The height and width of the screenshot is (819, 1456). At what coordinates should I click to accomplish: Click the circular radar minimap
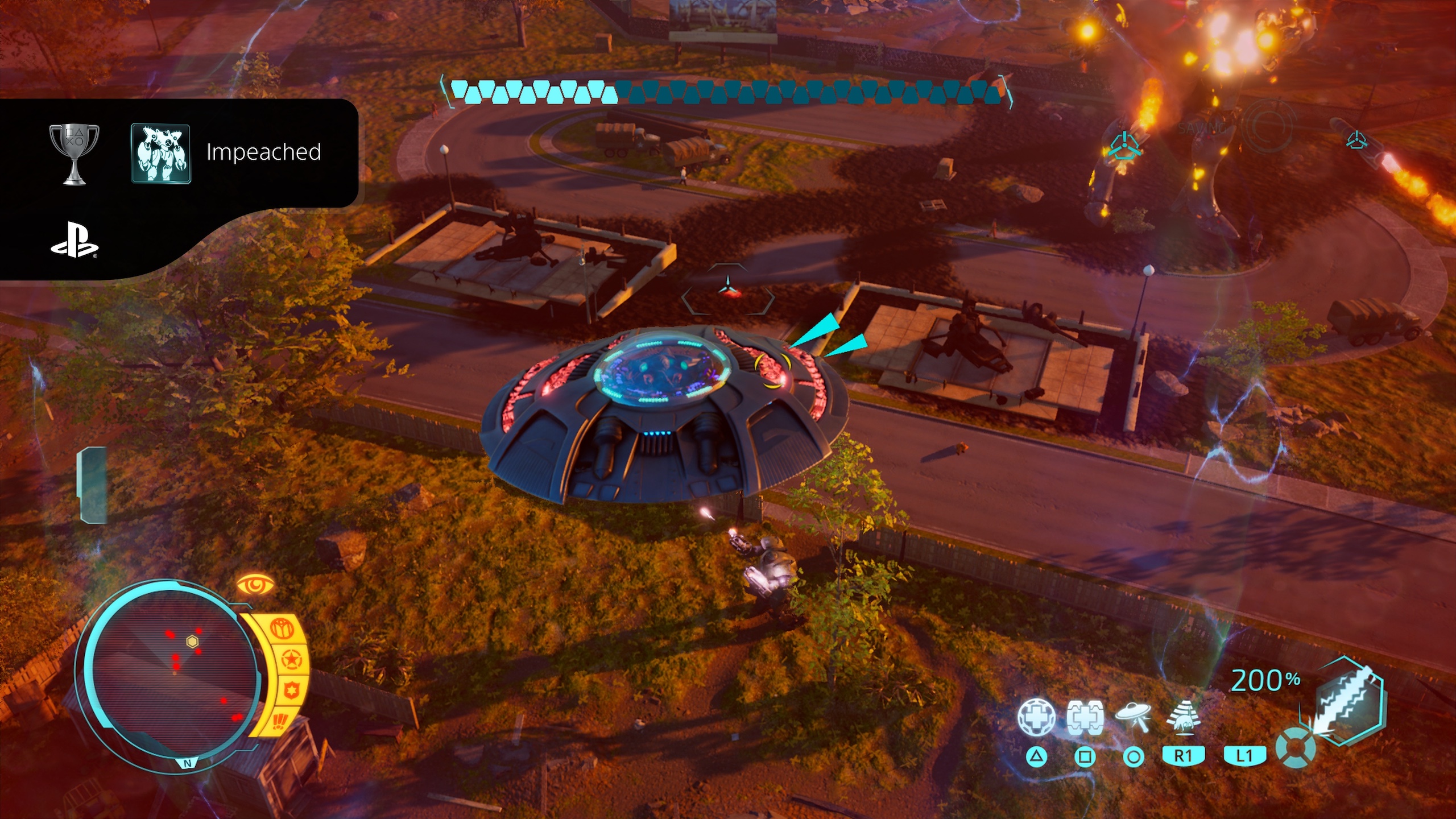172,675
